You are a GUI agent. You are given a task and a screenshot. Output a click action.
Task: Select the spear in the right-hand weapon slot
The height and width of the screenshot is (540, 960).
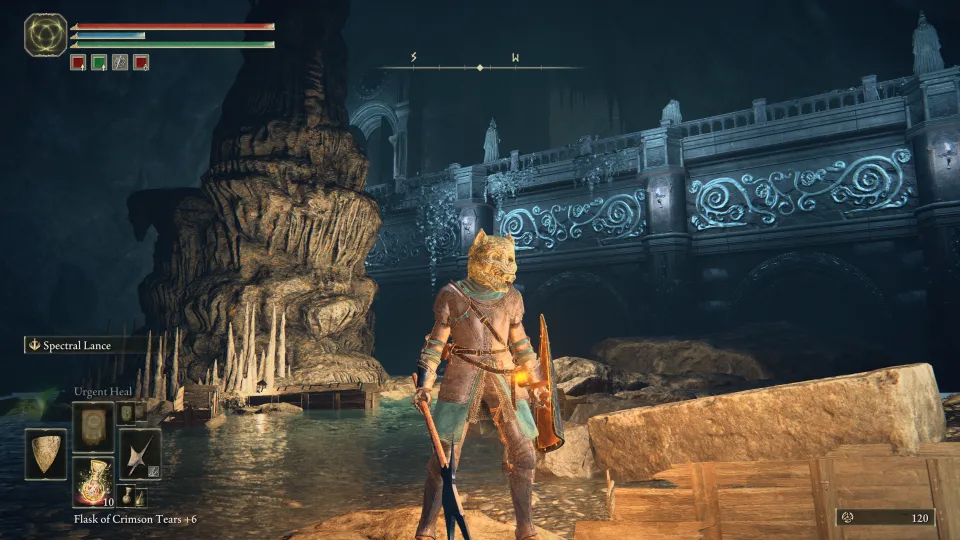tap(140, 454)
